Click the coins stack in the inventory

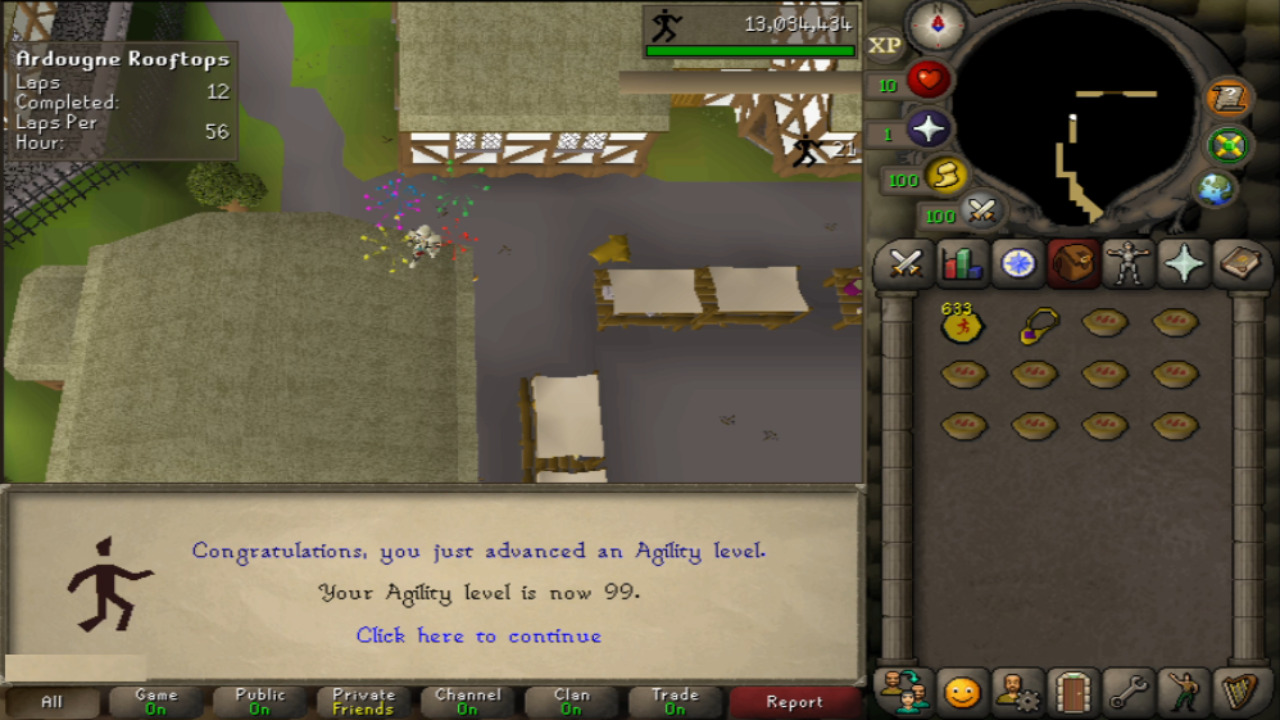coord(962,327)
